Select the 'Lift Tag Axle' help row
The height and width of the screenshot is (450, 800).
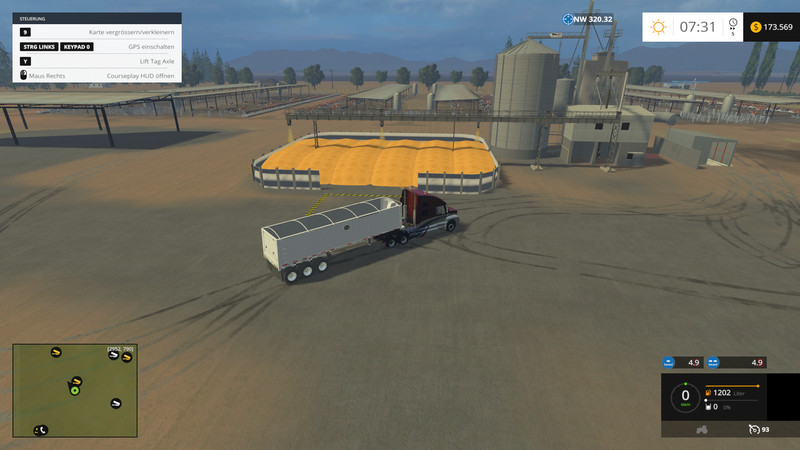point(97,61)
